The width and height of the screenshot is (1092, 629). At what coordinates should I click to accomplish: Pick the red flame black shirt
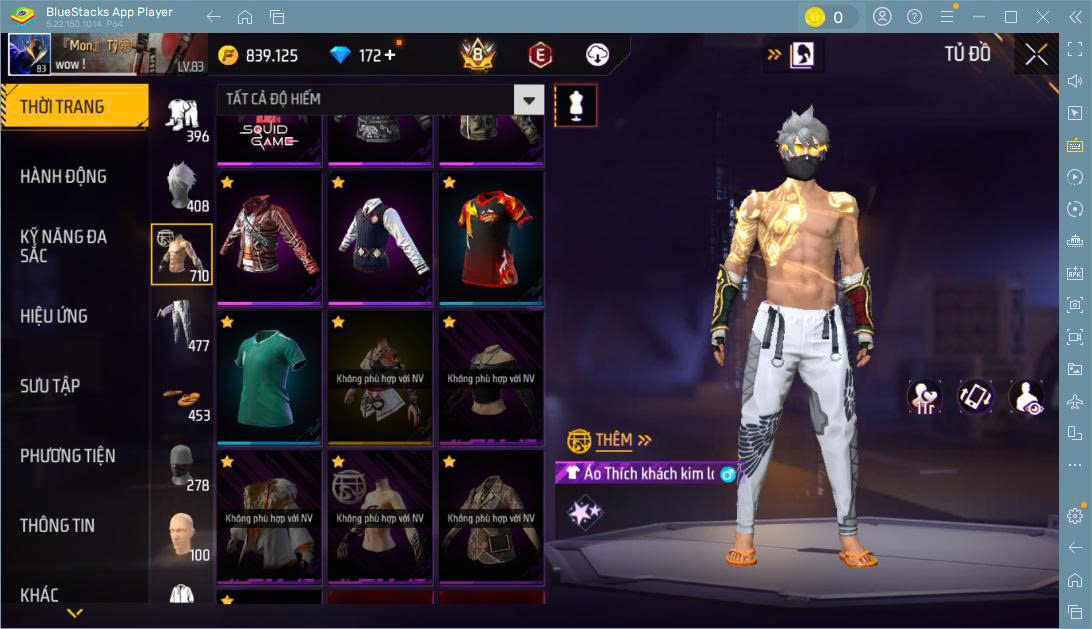pos(491,239)
